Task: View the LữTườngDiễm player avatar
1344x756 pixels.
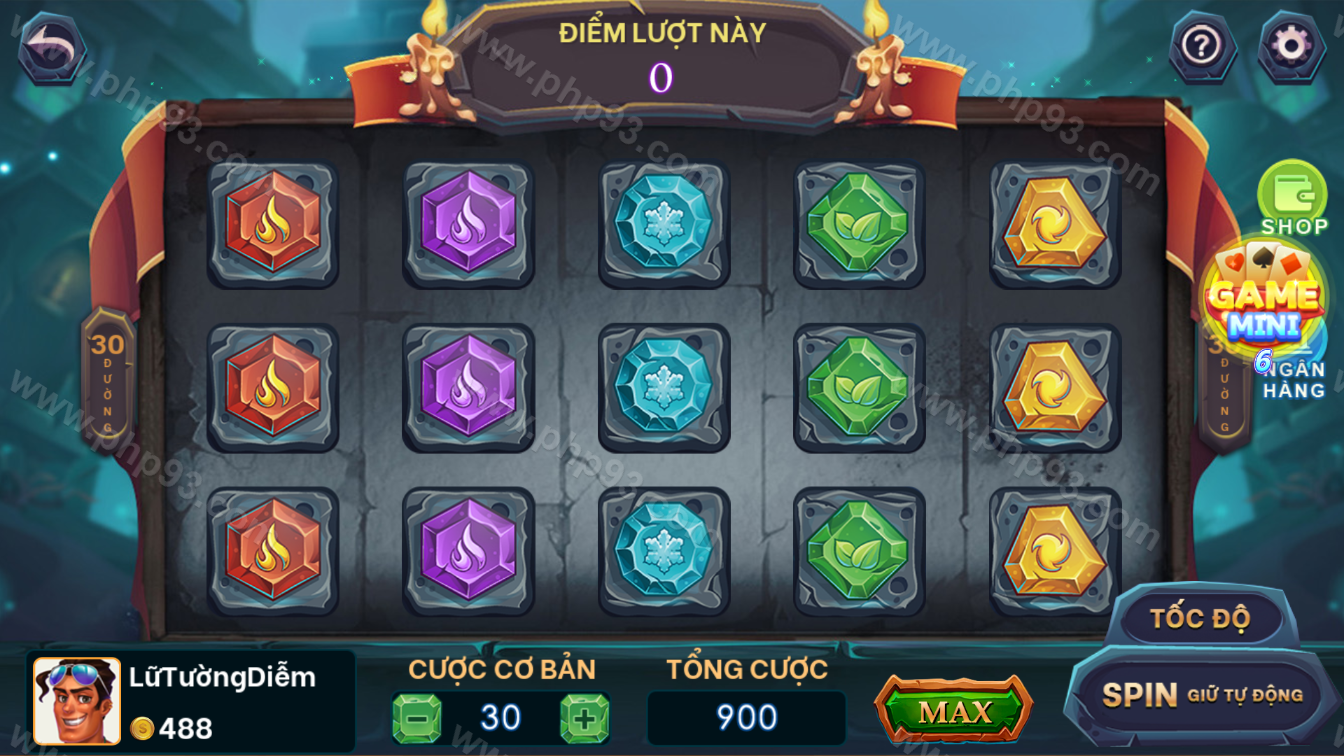Action: coord(77,700)
